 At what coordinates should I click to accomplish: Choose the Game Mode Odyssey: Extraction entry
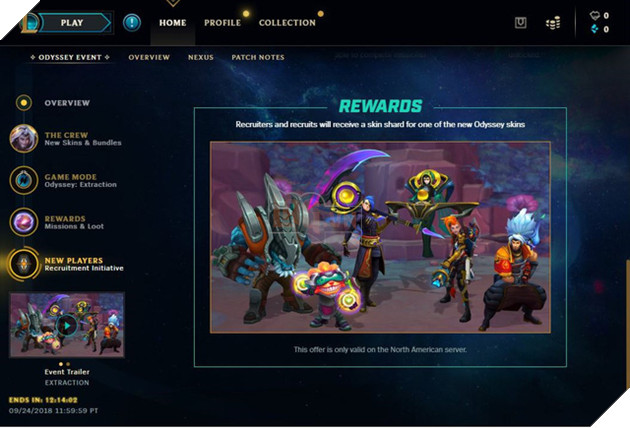pyautogui.click(x=80, y=180)
